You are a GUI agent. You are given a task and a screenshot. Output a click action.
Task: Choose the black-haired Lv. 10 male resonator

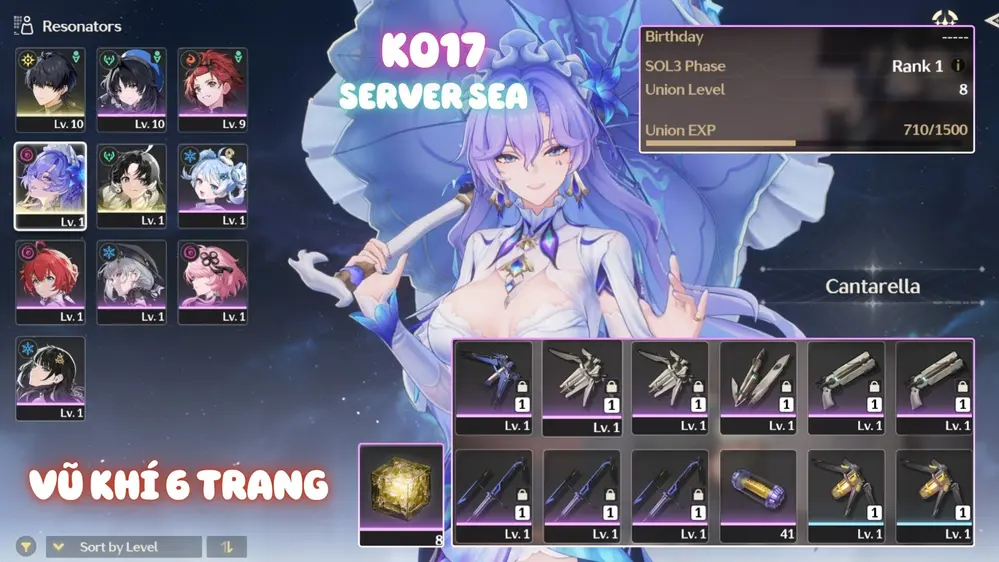coord(50,90)
